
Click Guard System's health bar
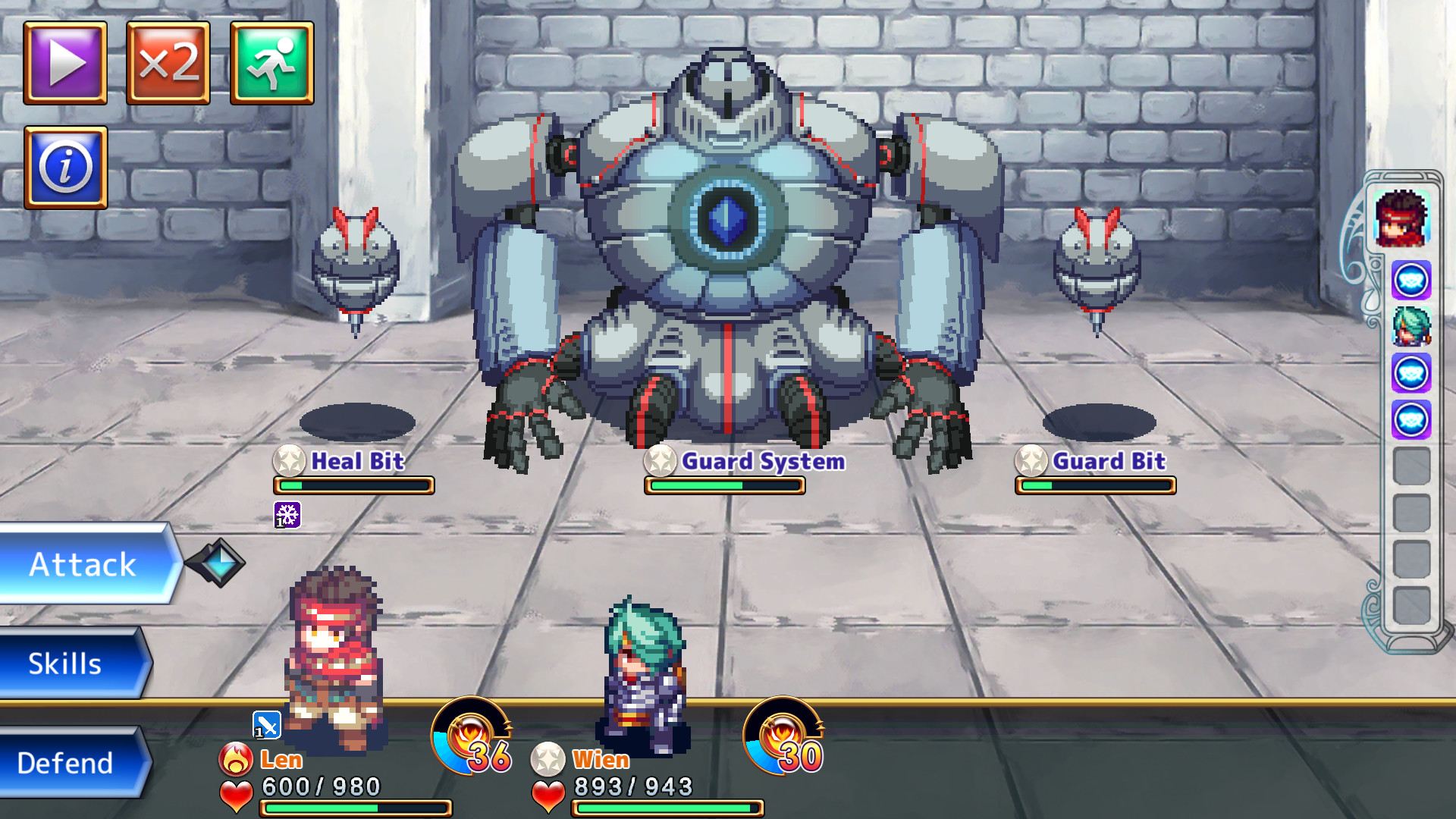click(x=724, y=485)
